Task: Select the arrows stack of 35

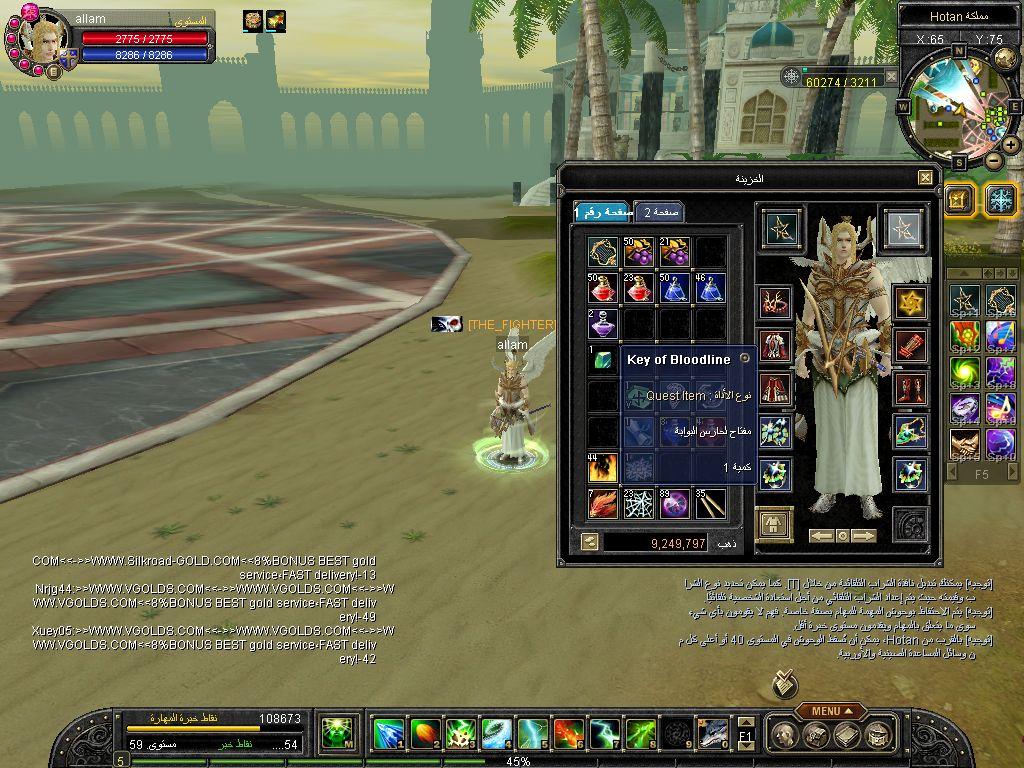Action: pos(710,503)
